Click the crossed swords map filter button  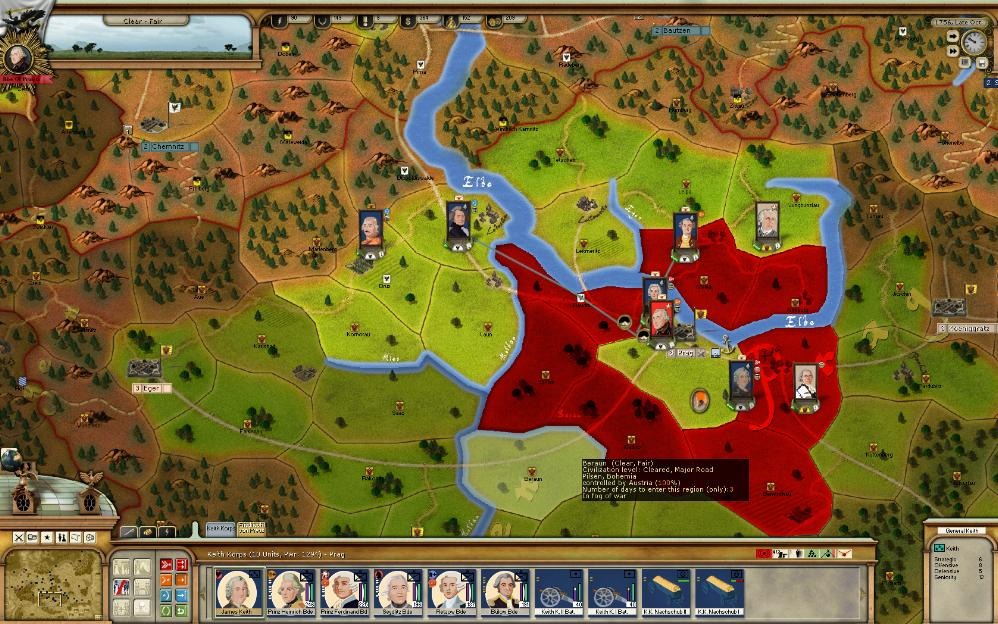click(x=18, y=538)
